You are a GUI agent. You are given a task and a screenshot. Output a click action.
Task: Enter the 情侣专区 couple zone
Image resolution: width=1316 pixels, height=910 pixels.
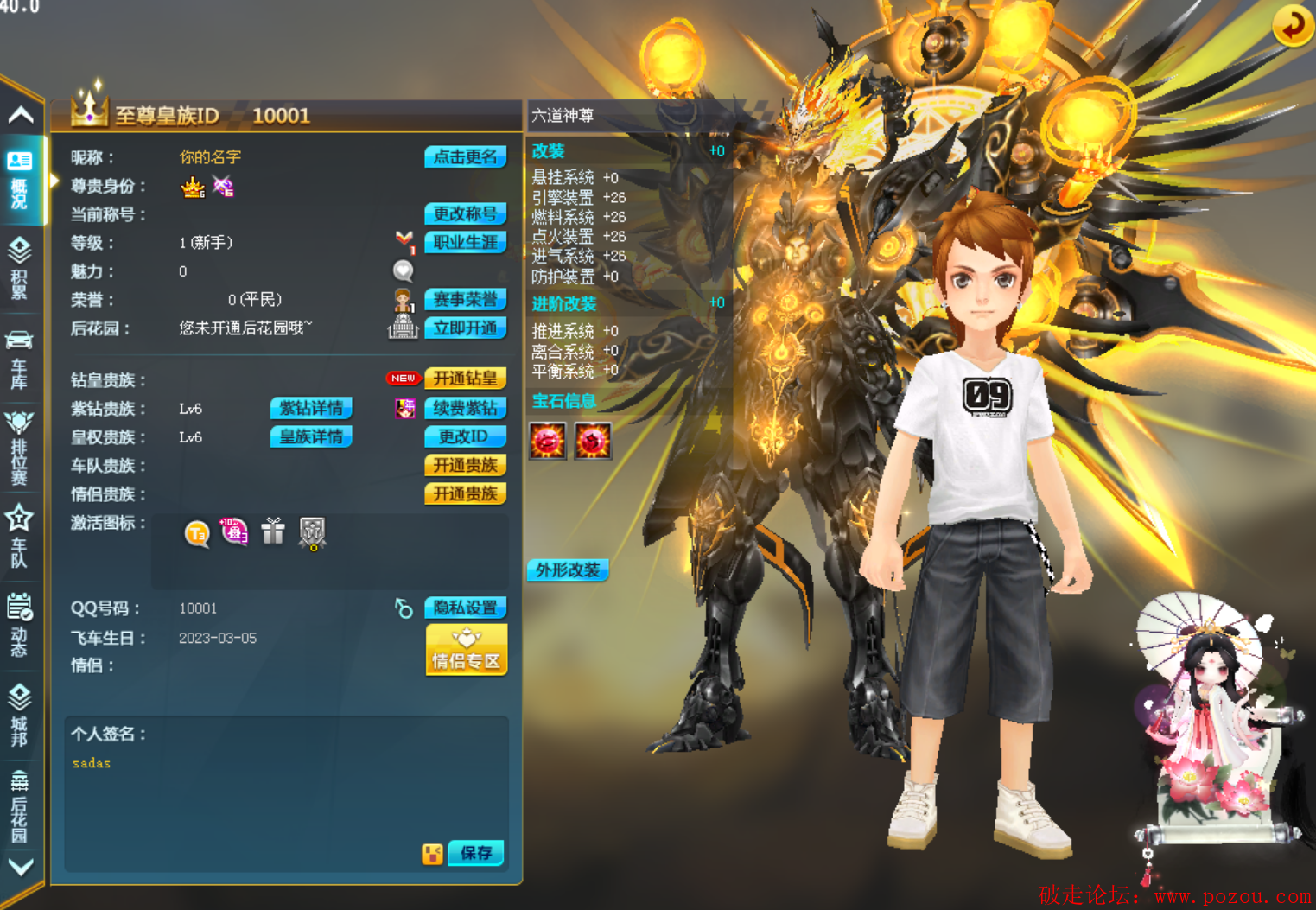[466, 650]
